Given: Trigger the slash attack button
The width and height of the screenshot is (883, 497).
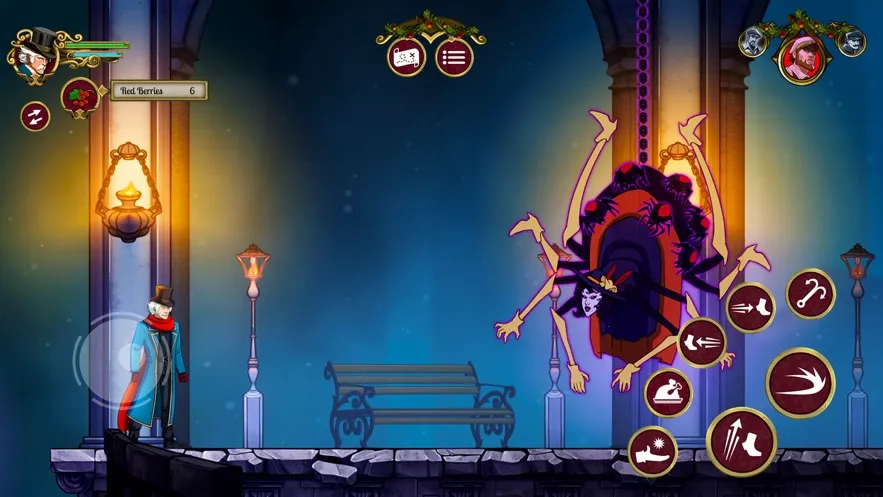Looking at the screenshot, I should [800, 382].
